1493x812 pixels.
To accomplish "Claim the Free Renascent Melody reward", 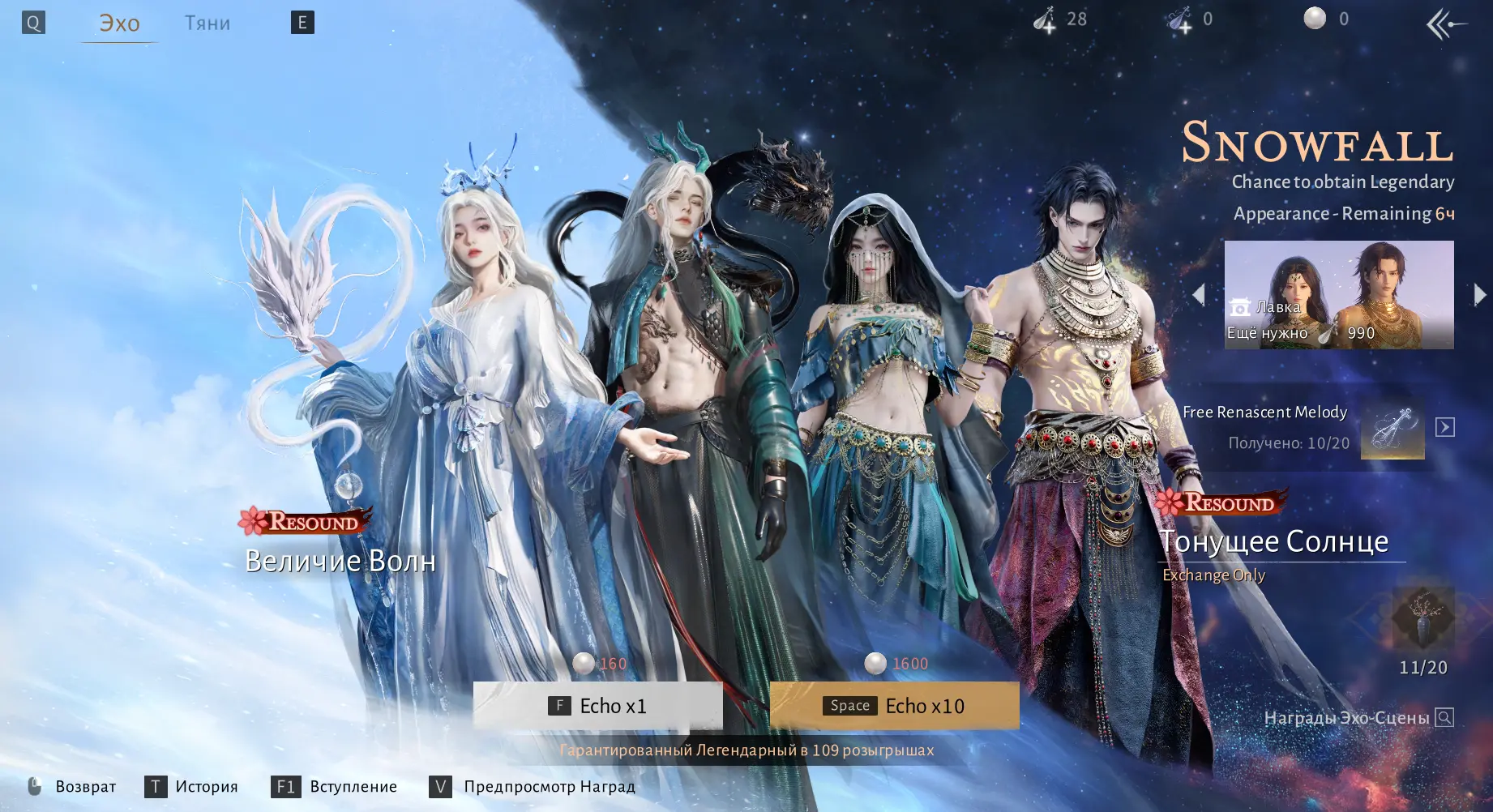I will (1444, 427).
